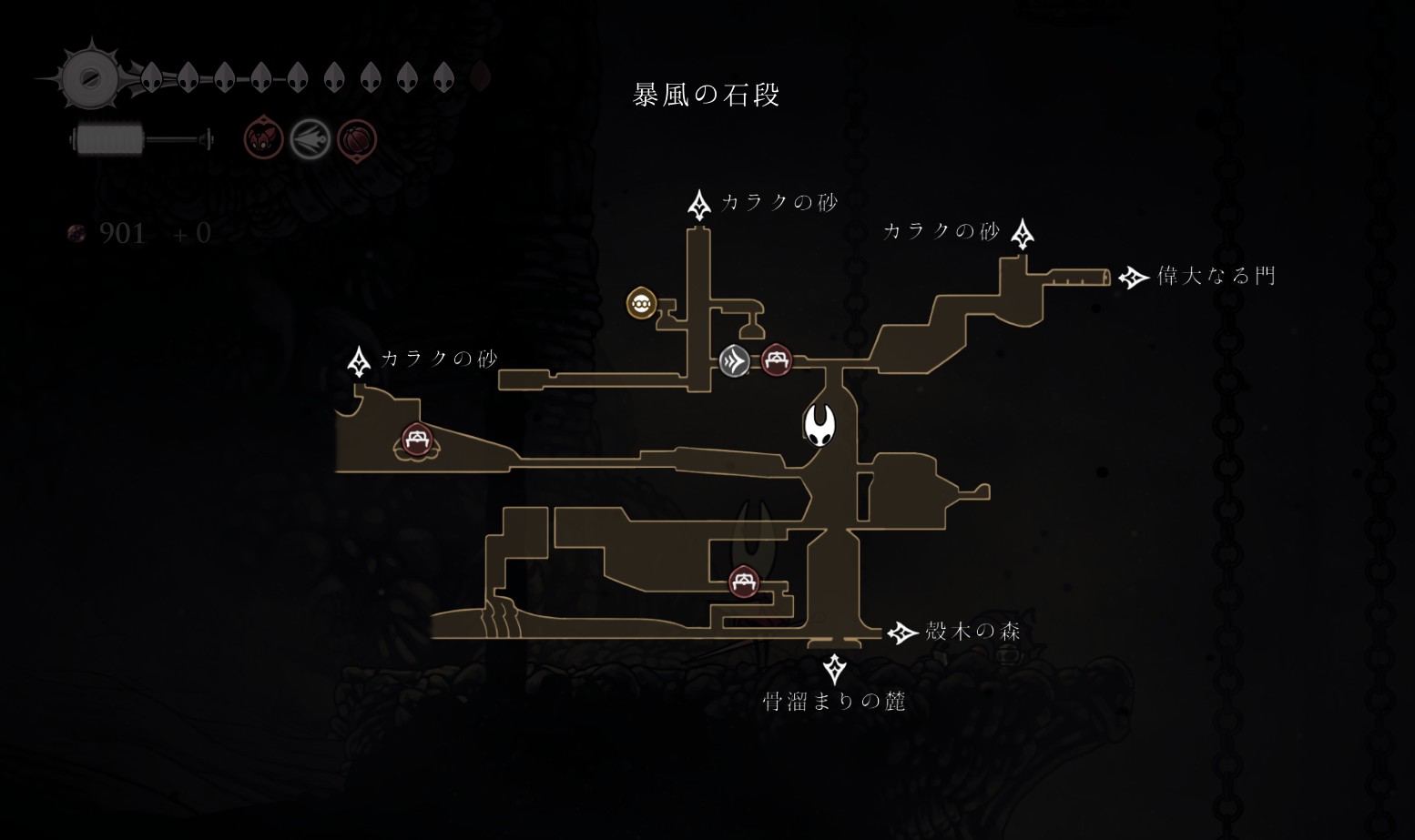Select the gold rosary bead map marker
The height and width of the screenshot is (840, 1415).
coord(642,304)
